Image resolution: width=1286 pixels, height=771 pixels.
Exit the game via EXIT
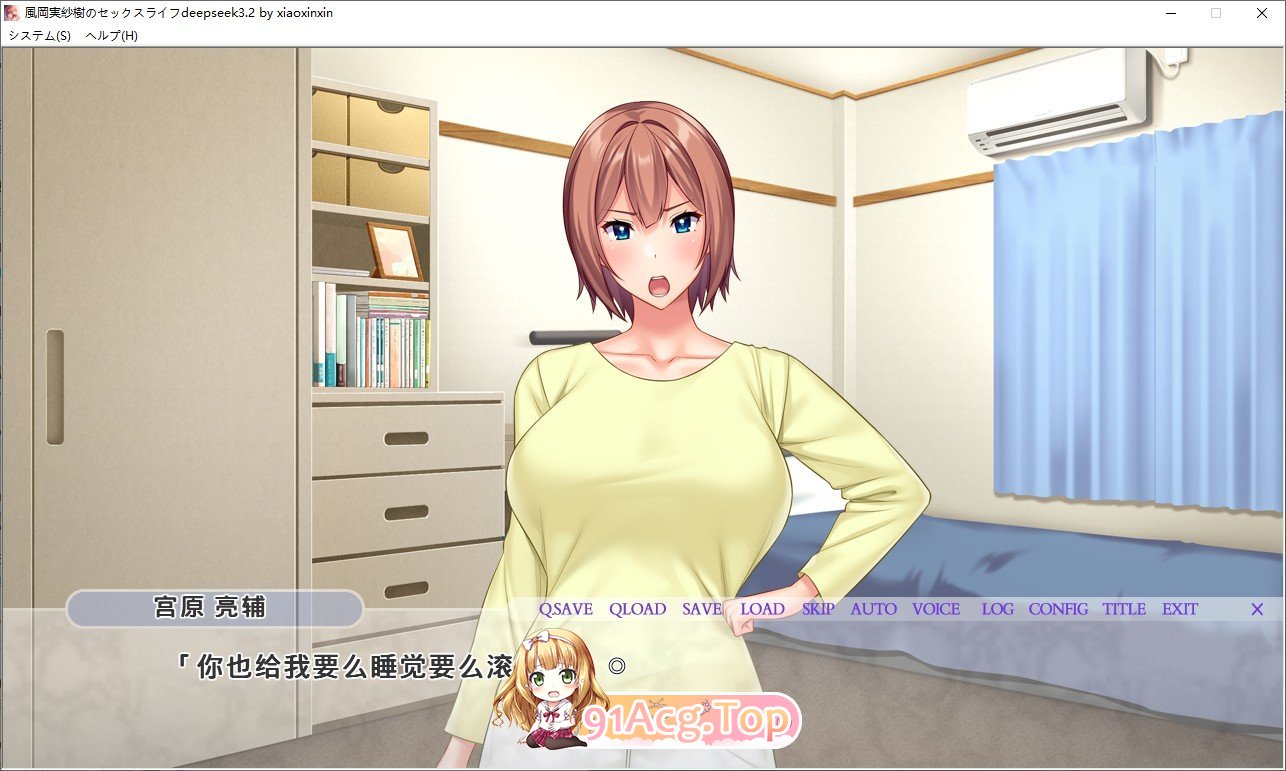pos(1181,609)
